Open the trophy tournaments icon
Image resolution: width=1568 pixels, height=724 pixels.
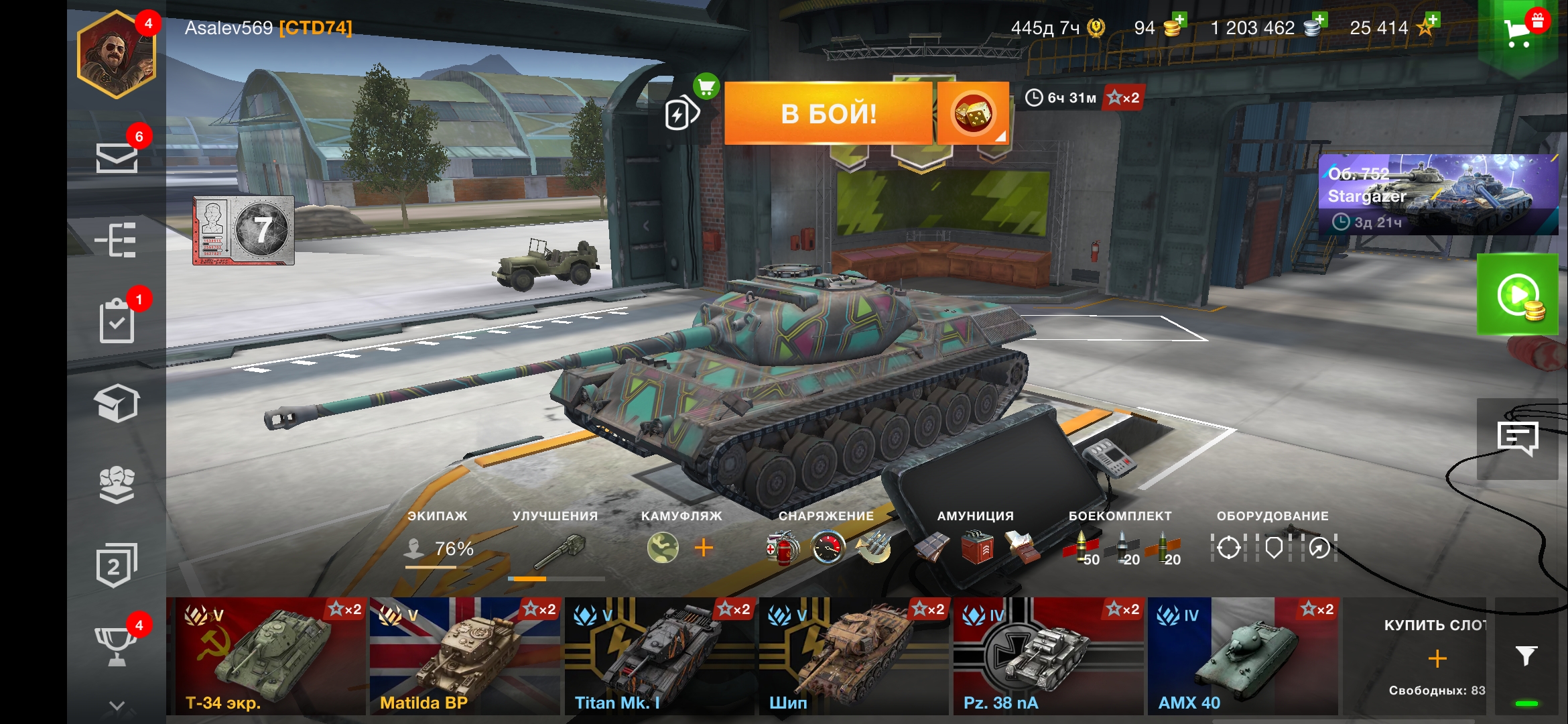(x=117, y=645)
